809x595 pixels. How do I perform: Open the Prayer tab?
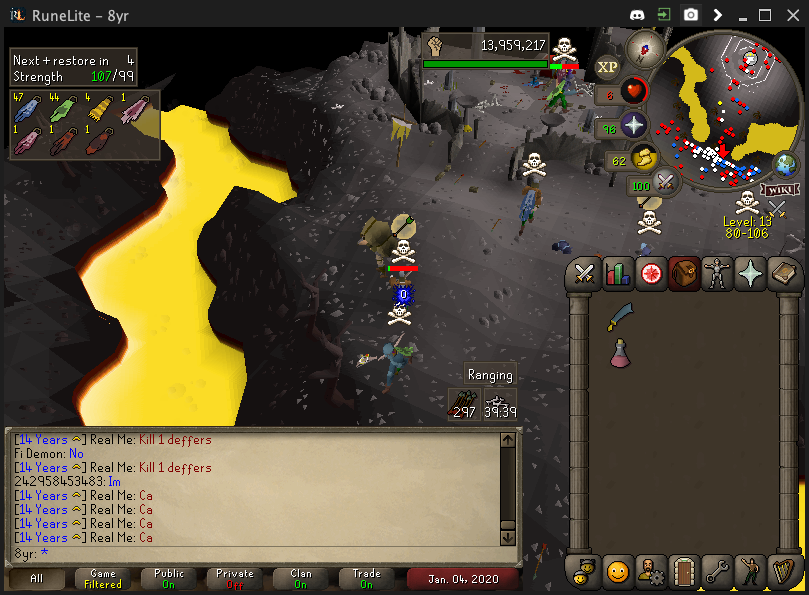click(x=750, y=274)
